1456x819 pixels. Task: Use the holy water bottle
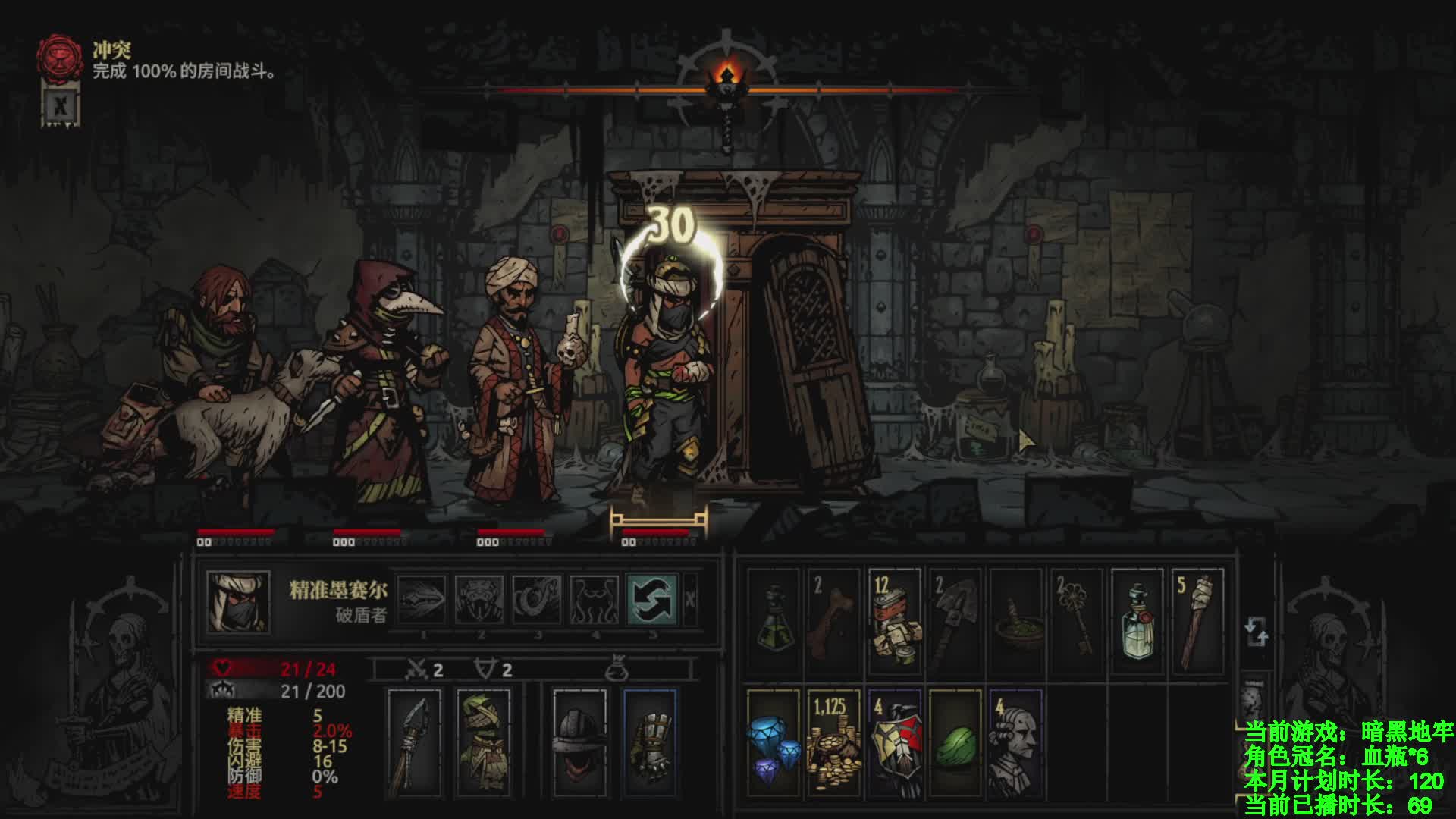[x=1137, y=622]
